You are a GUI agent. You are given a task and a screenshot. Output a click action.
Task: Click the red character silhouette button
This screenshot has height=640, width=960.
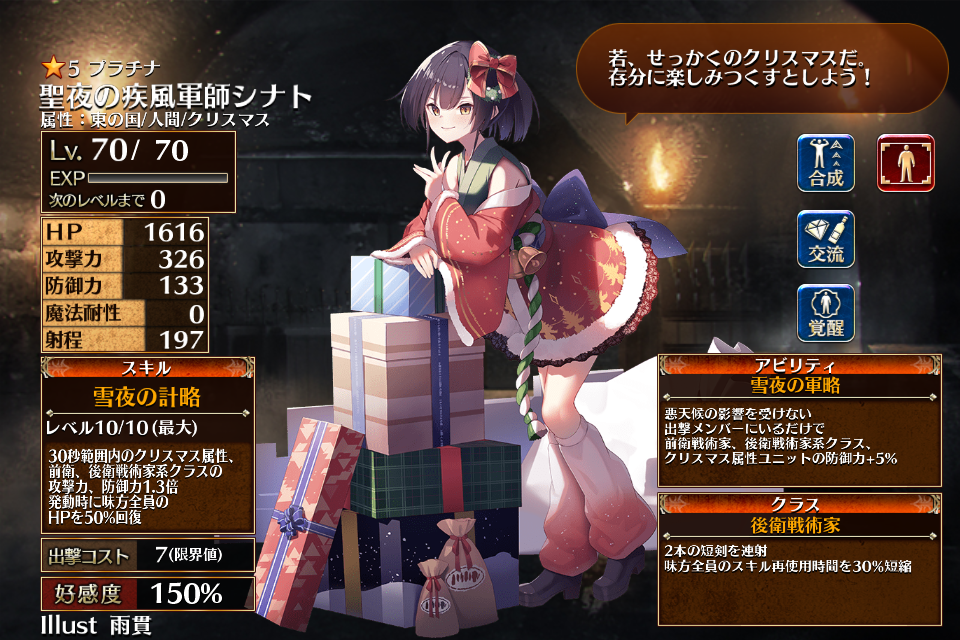[x=905, y=163]
